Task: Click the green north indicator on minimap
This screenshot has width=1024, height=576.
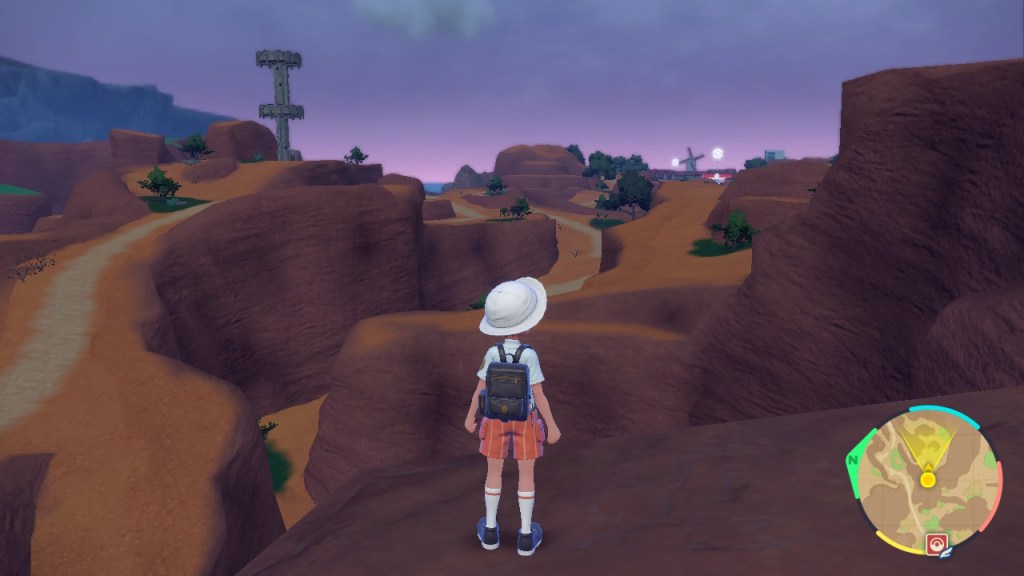Action: click(x=852, y=461)
